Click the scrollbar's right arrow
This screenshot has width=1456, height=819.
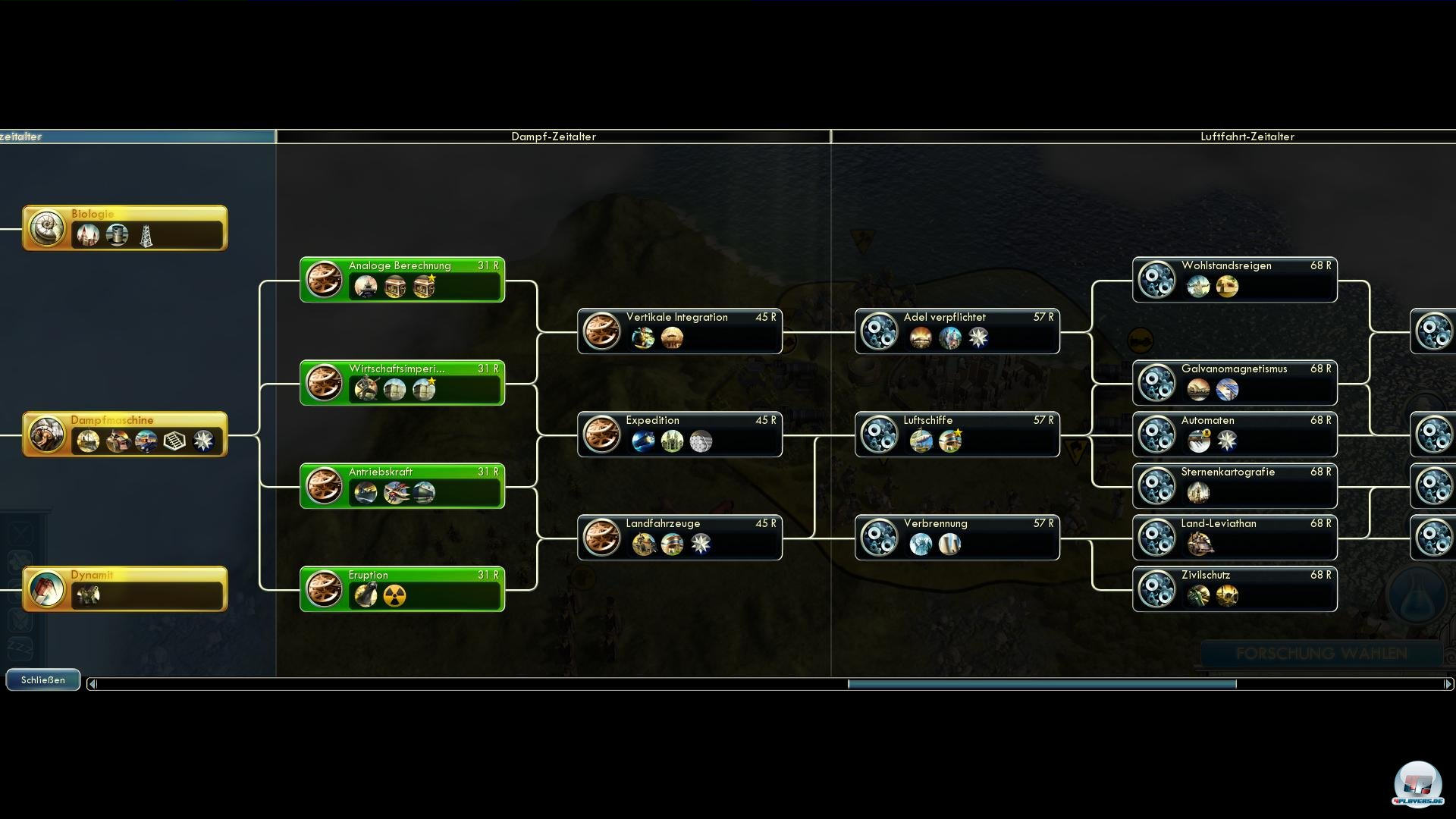pos(1448,684)
